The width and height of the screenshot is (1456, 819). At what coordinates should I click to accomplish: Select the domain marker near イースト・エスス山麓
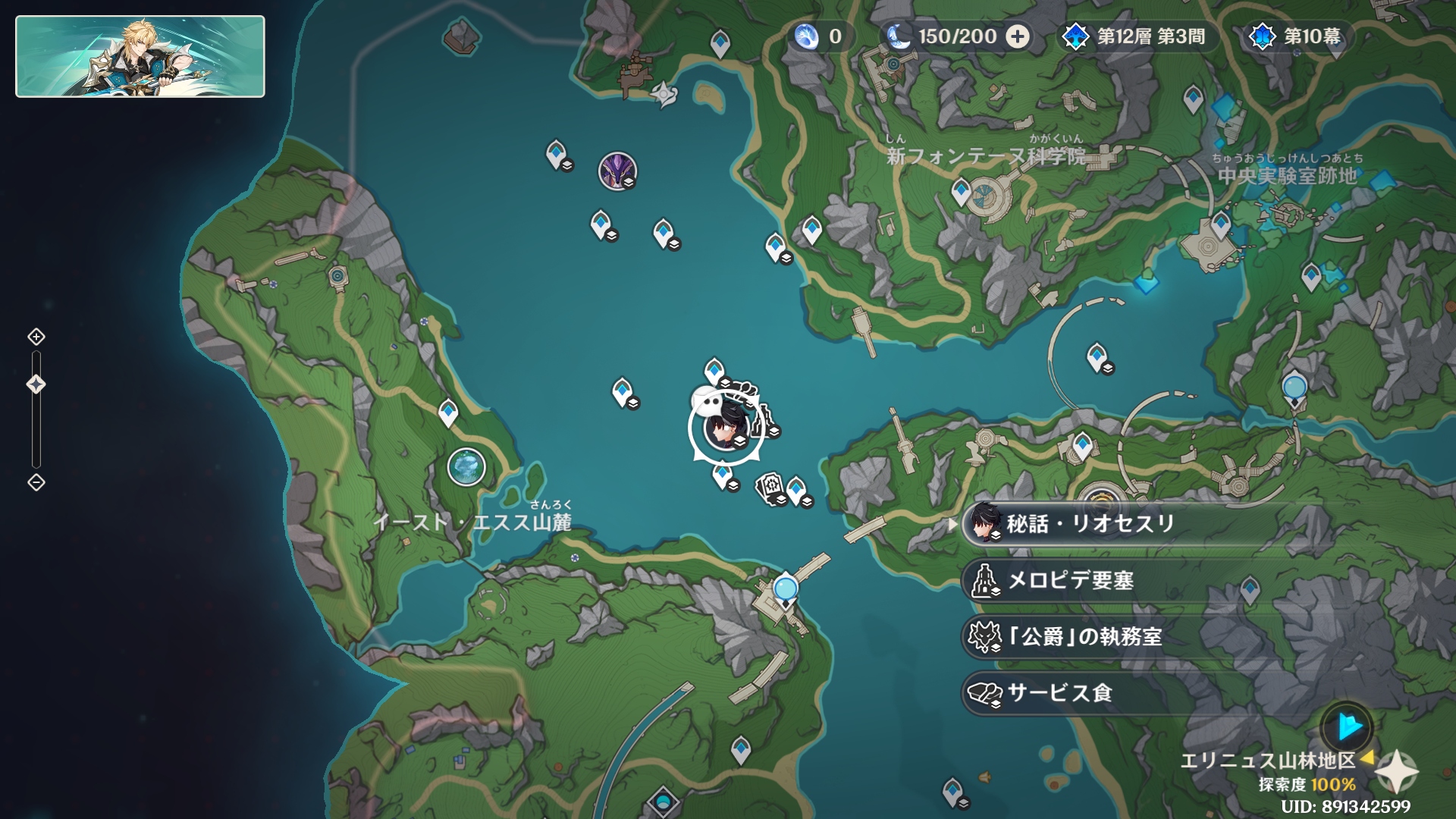click(466, 466)
